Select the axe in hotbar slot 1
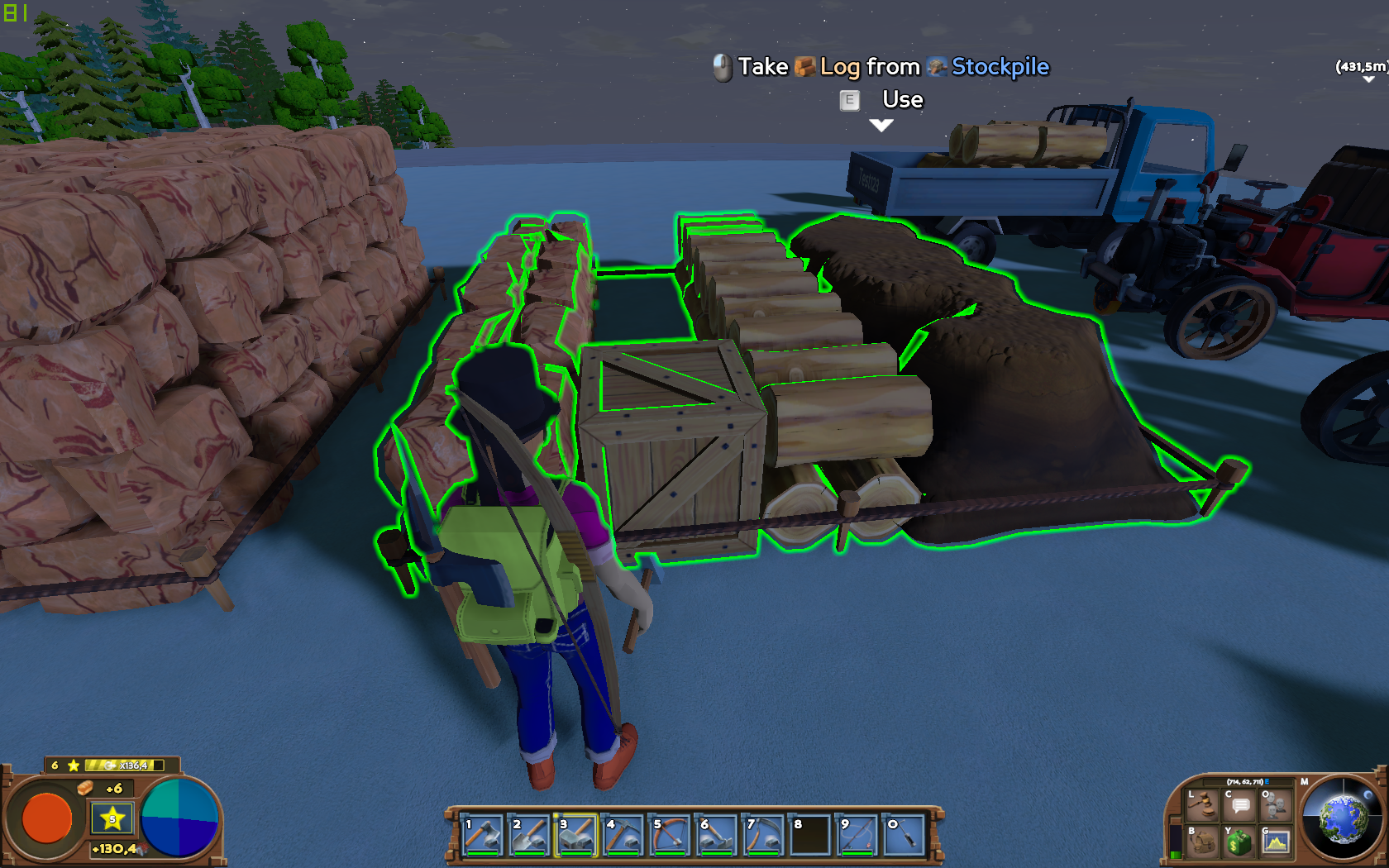Image resolution: width=1389 pixels, height=868 pixels. click(x=483, y=835)
